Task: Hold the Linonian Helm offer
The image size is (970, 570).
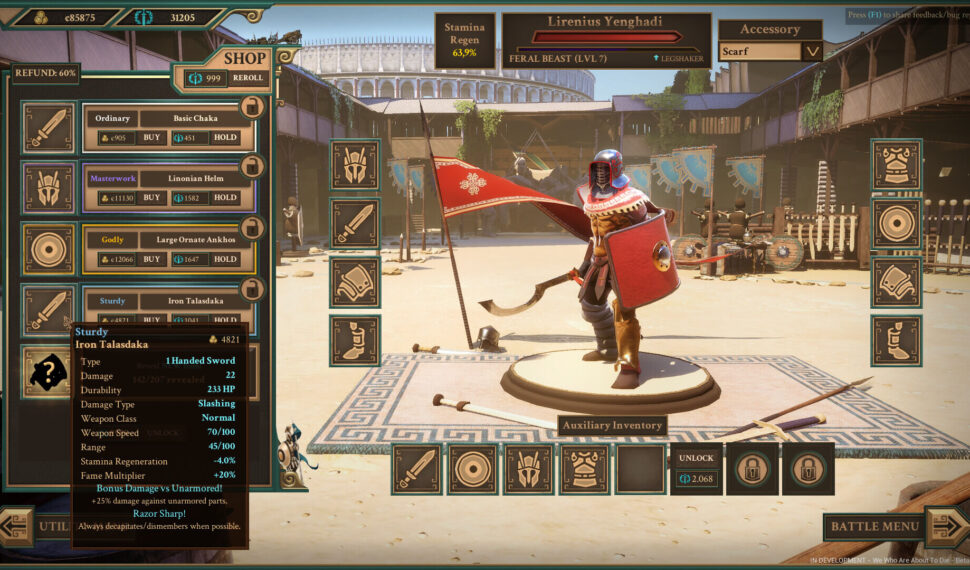Action: (x=225, y=198)
